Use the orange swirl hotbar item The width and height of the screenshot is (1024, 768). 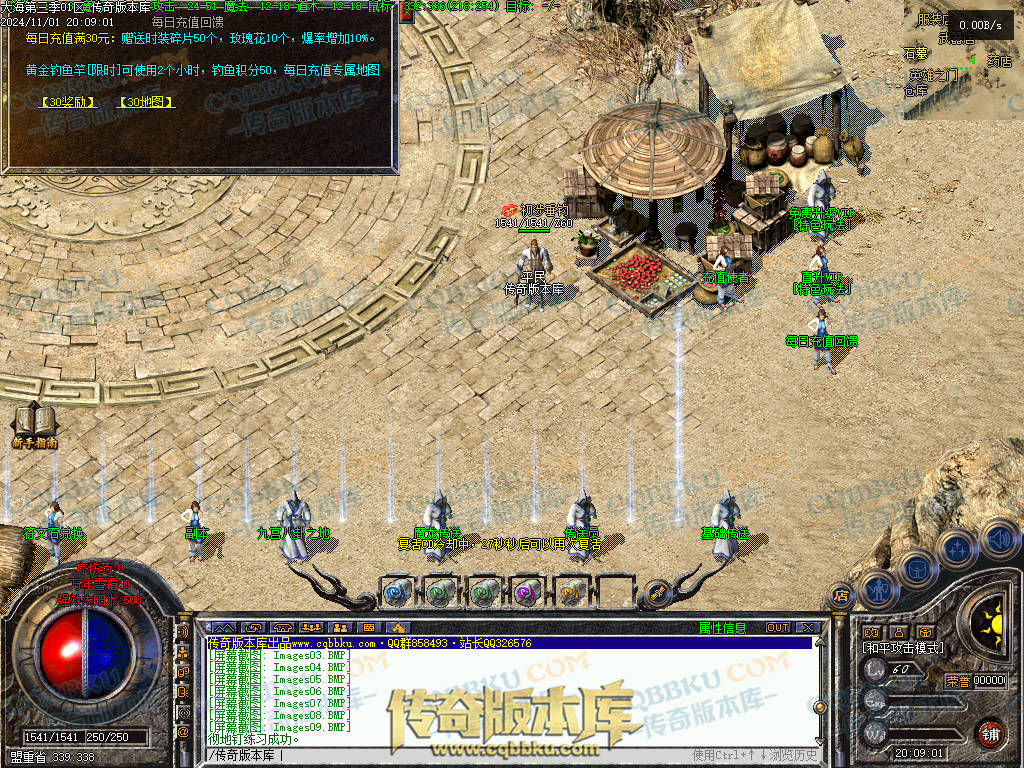pyautogui.click(x=570, y=592)
